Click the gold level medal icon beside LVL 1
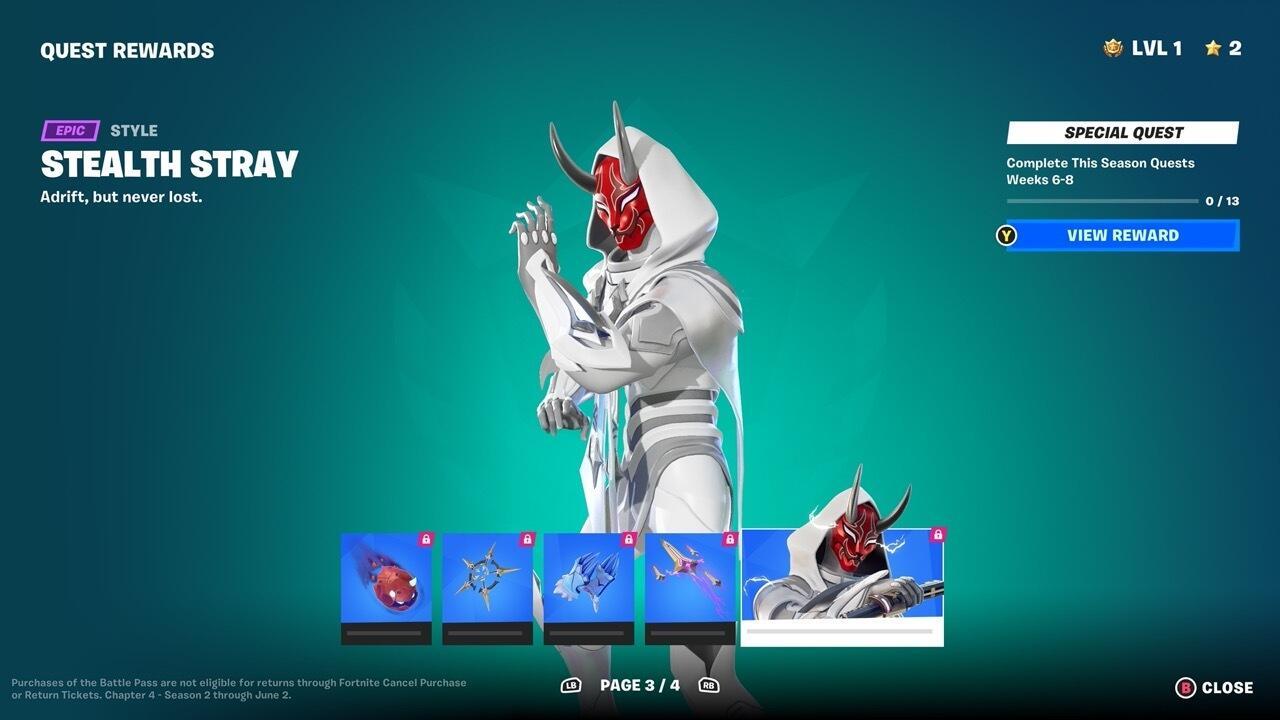The height and width of the screenshot is (720, 1280). click(1111, 47)
